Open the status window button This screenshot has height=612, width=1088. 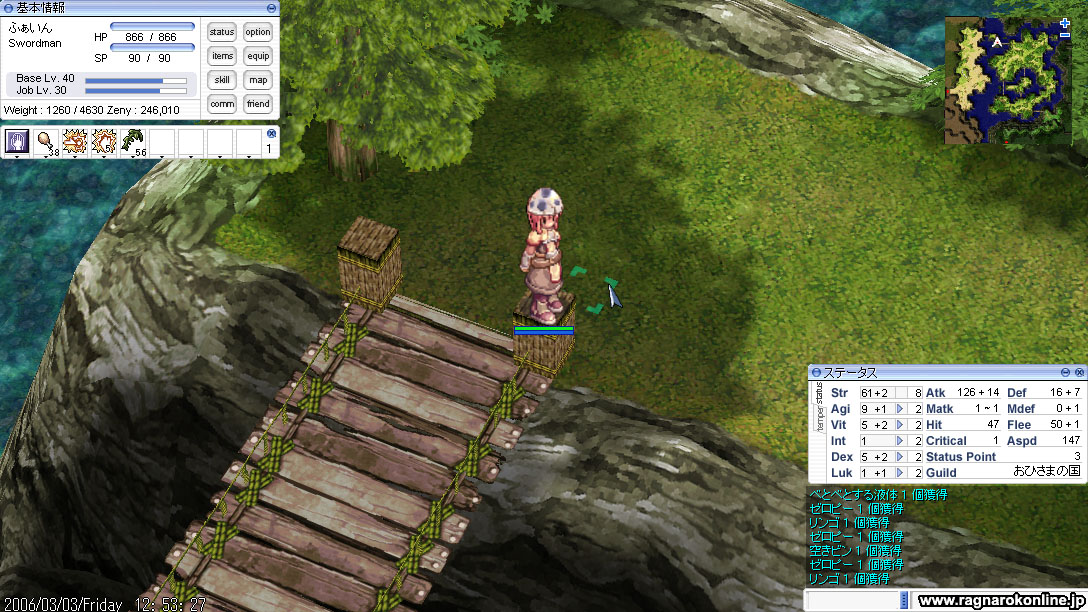pyautogui.click(x=222, y=32)
